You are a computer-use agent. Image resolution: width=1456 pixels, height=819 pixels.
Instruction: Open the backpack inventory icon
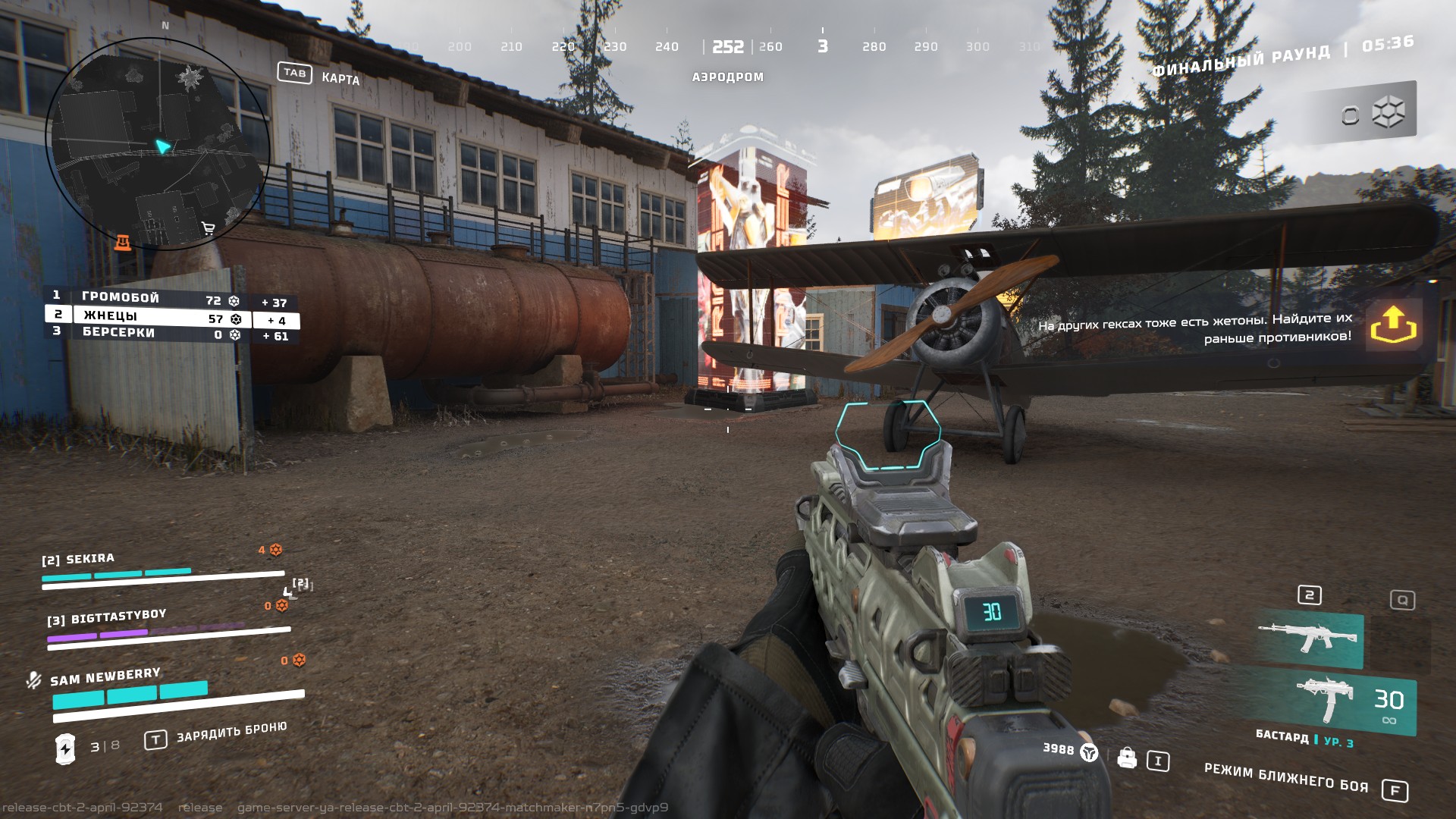click(x=1127, y=758)
